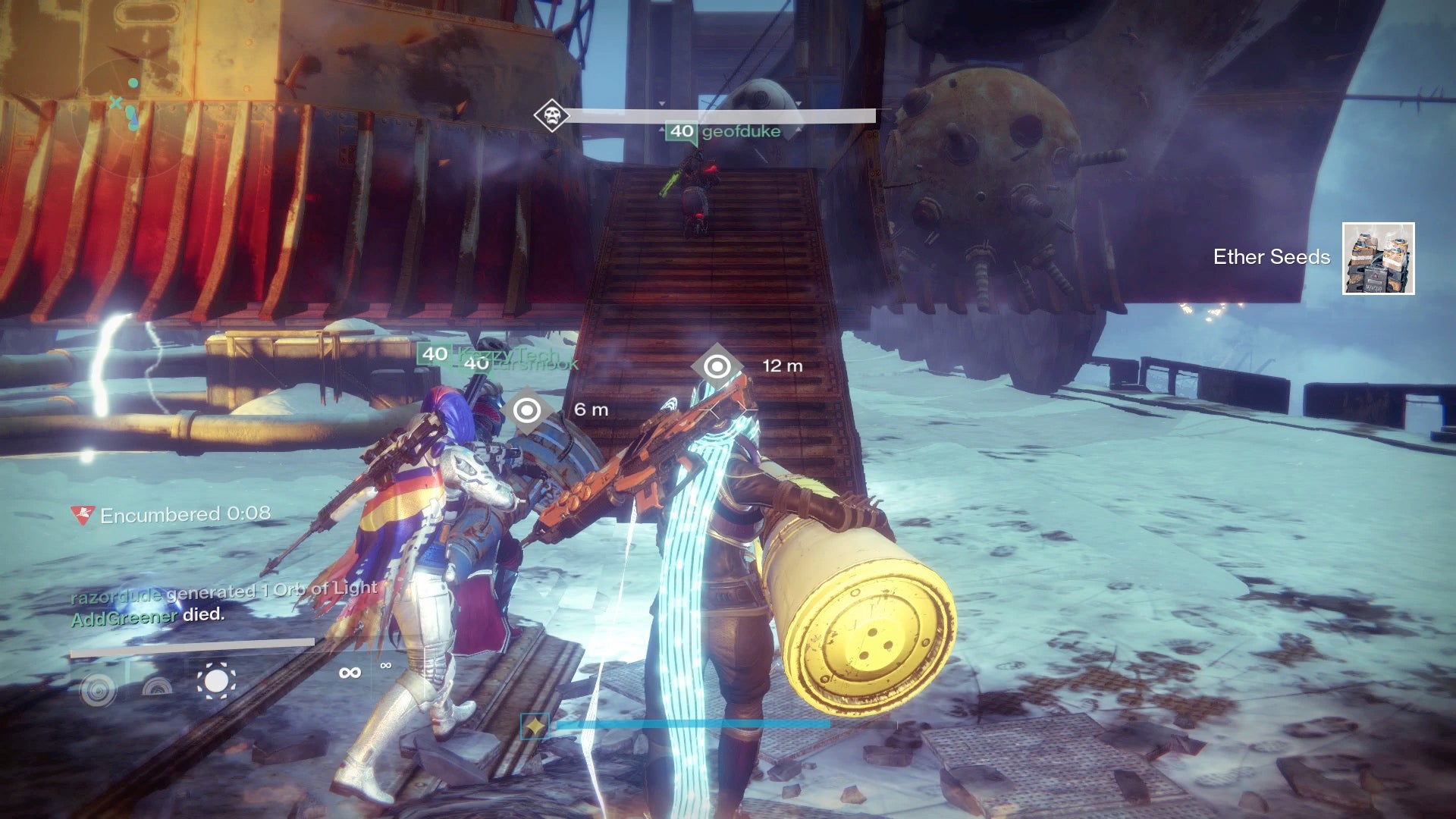
Task: Click the infinity special ammo icon
Action: 385,665
